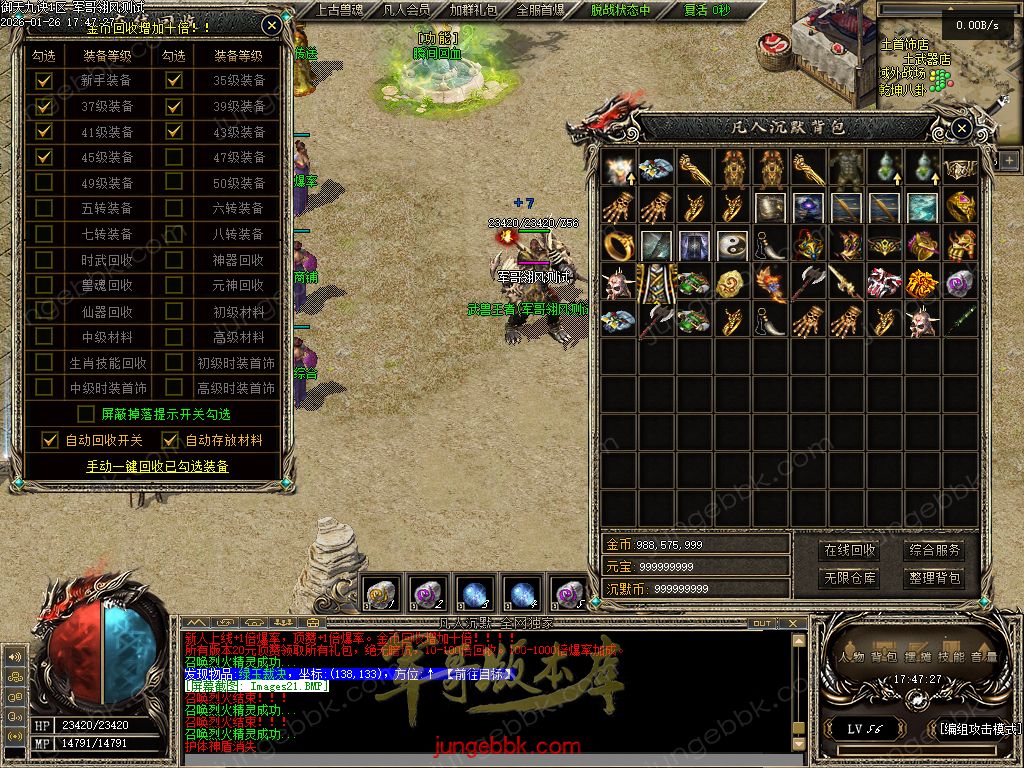Open the 无限仓库 storage
Viewport: 1024px width, 768px height.
click(x=850, y=578)
